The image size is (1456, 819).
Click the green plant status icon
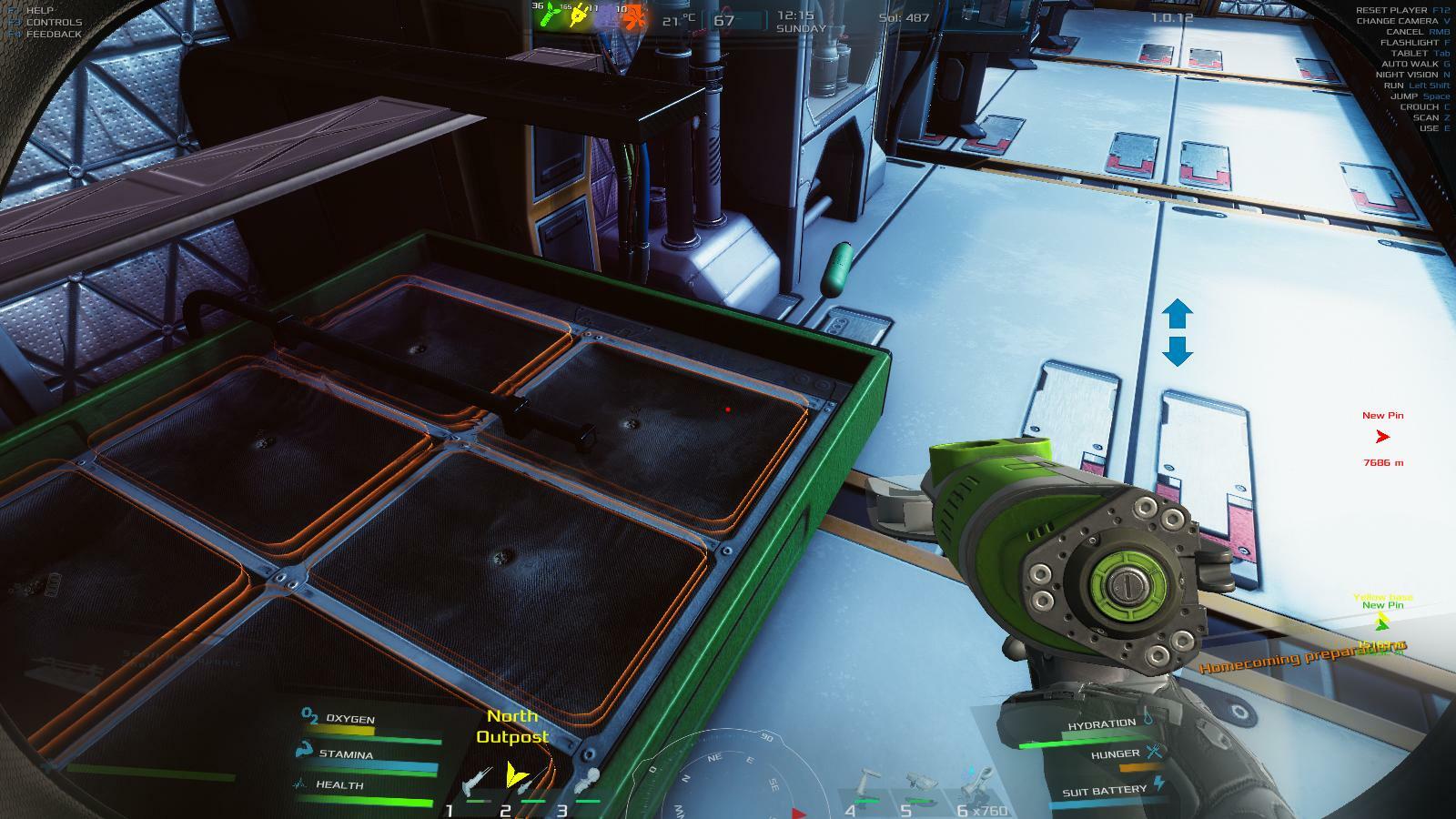tap(548, 15)
